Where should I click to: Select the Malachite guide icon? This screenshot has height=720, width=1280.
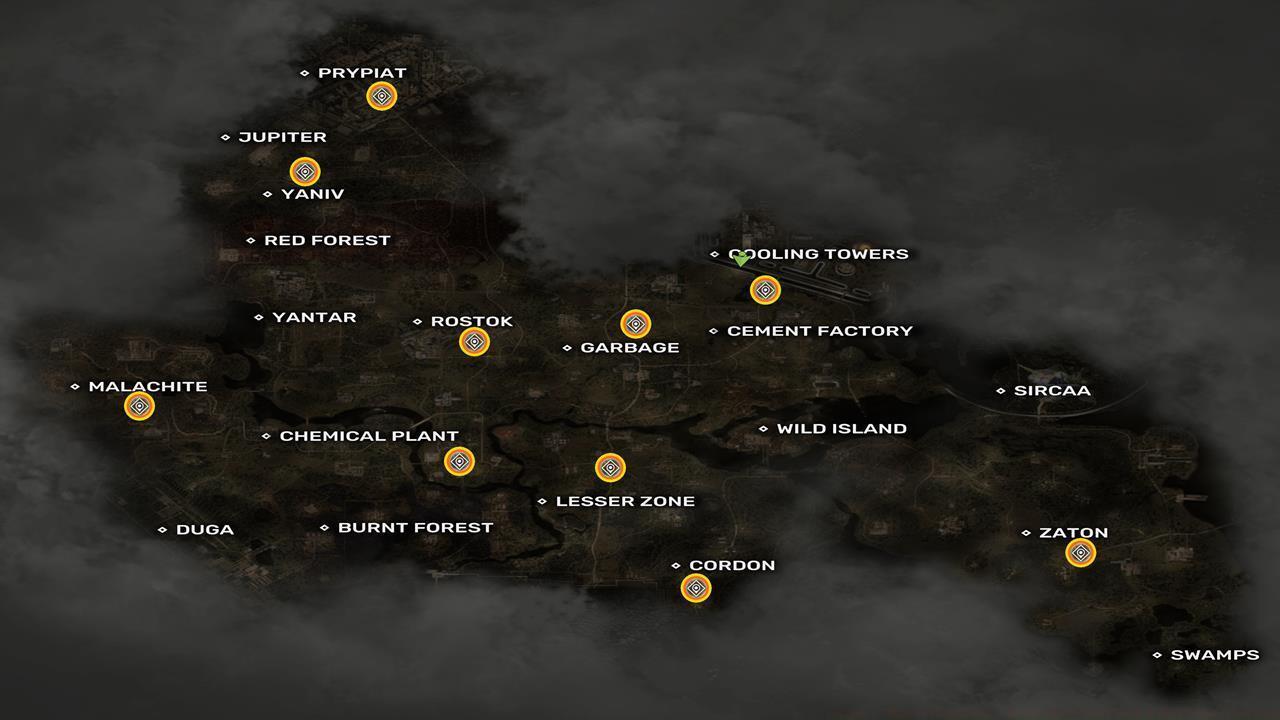pyautogui.click(x=139, y=405)
